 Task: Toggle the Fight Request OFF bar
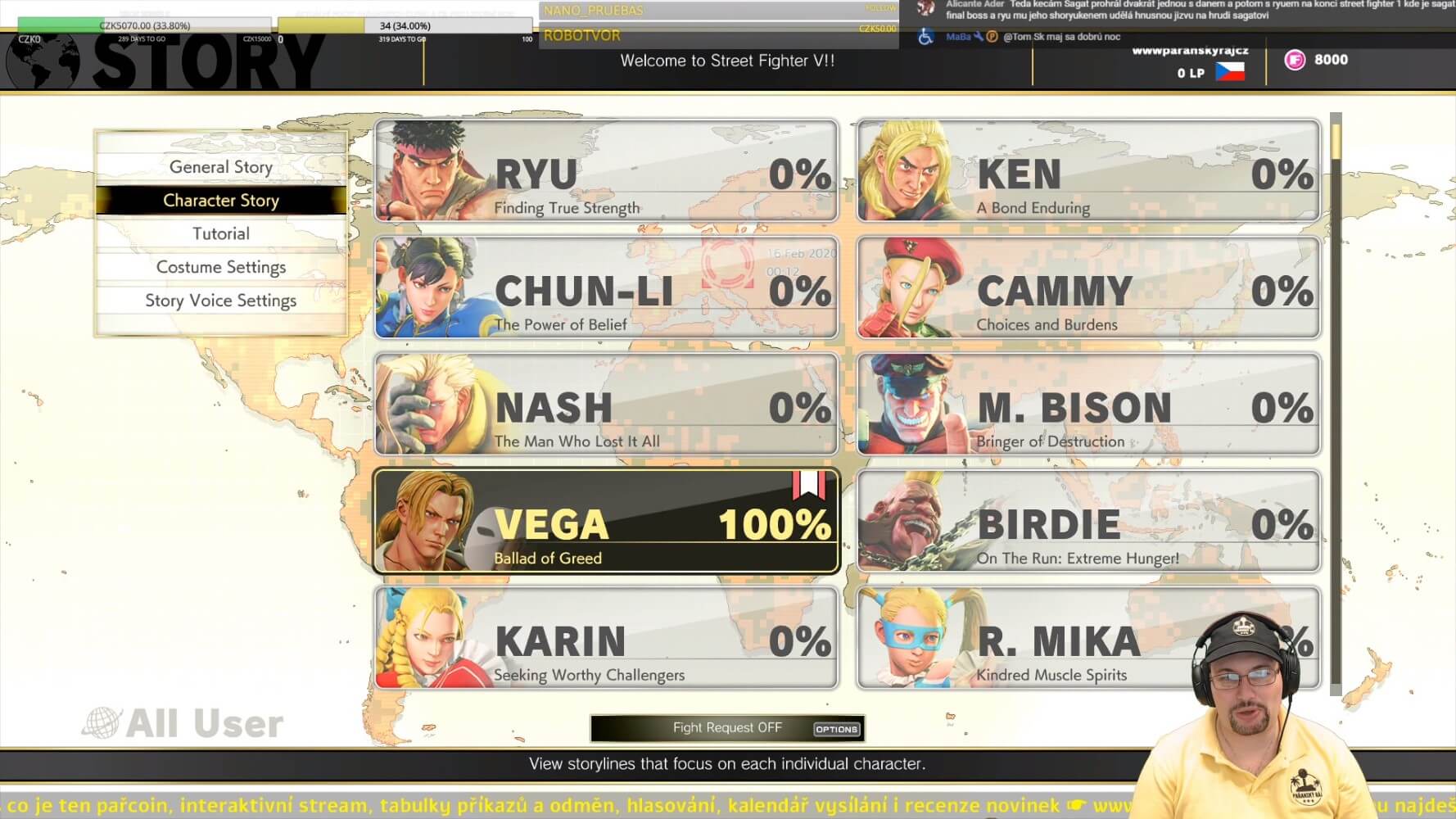[726, 728]
